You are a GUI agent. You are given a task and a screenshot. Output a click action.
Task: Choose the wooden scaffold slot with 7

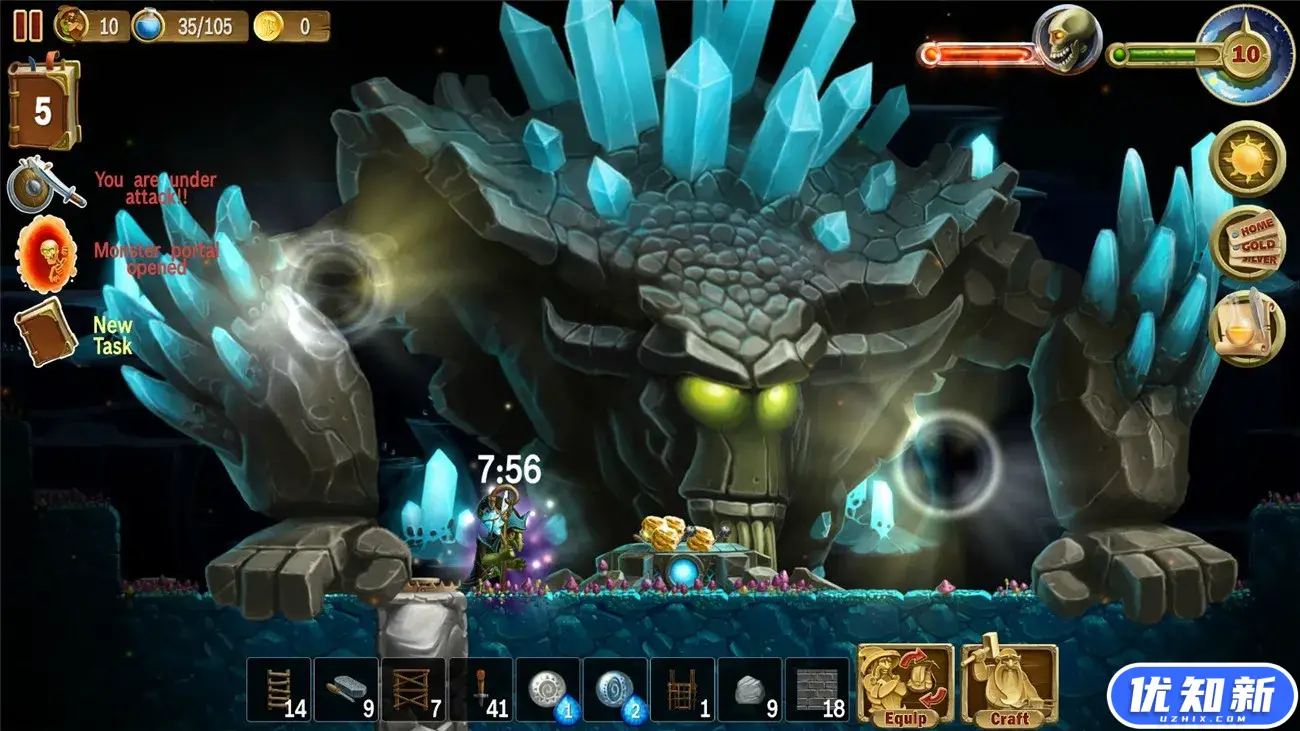(x=413, y=689)
